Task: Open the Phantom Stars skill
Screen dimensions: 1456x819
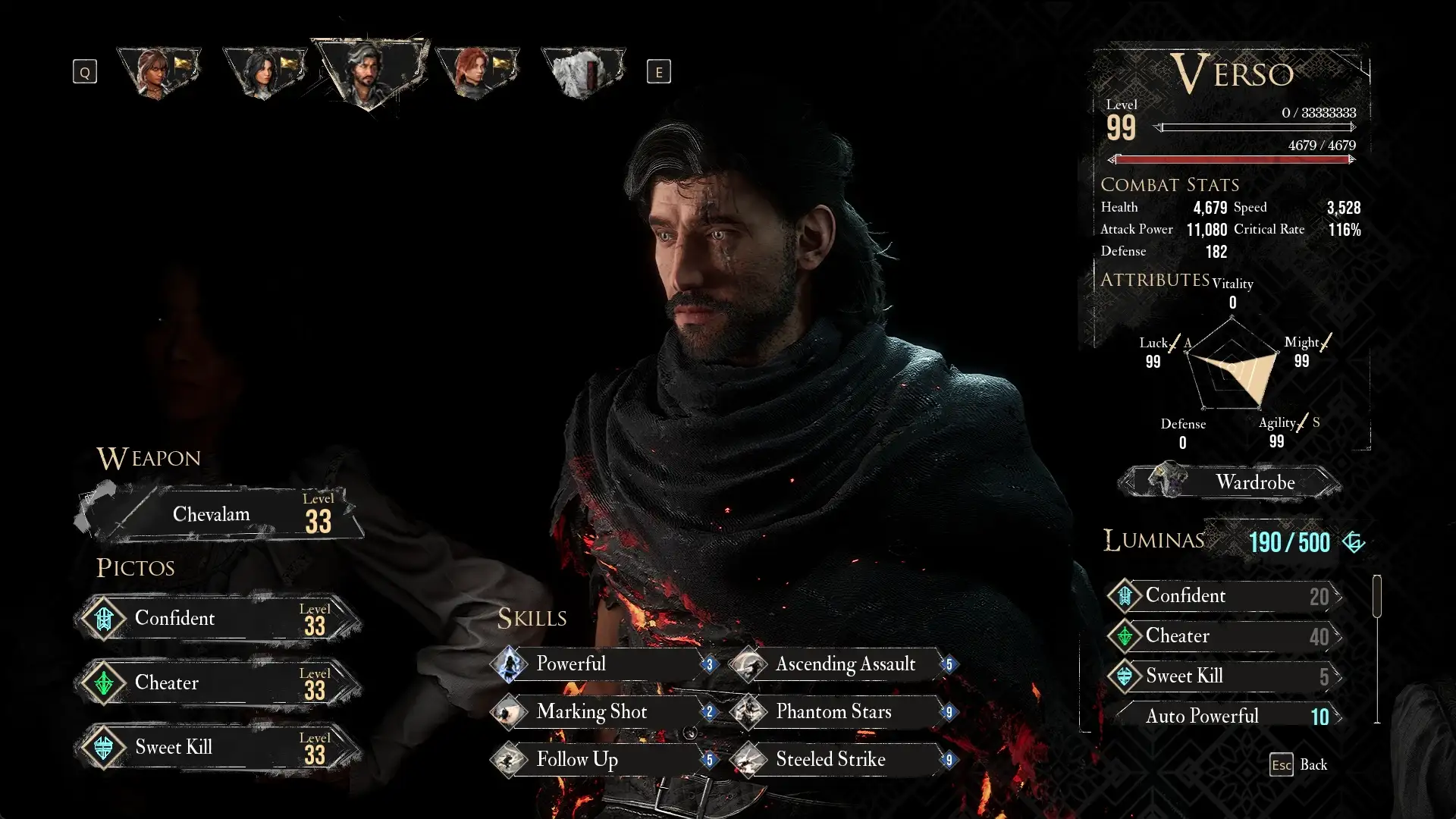Action: (843, 712)
